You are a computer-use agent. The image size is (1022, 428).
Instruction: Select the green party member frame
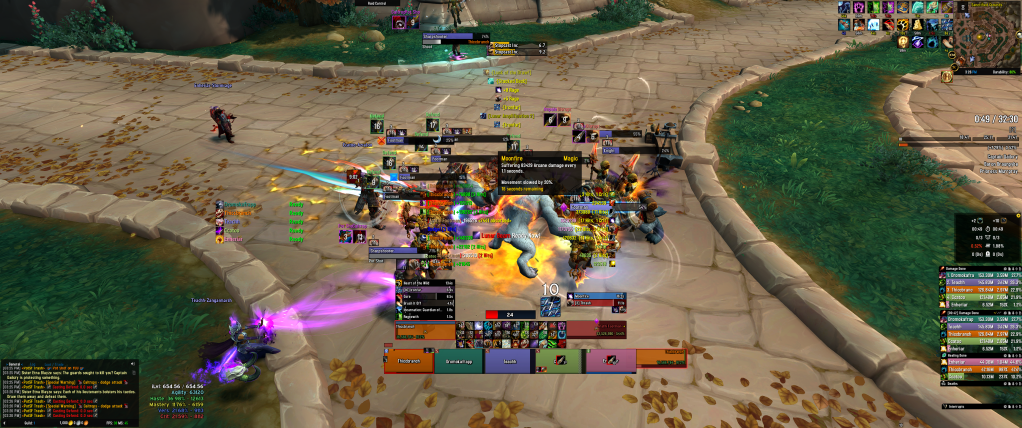(560, 361)
